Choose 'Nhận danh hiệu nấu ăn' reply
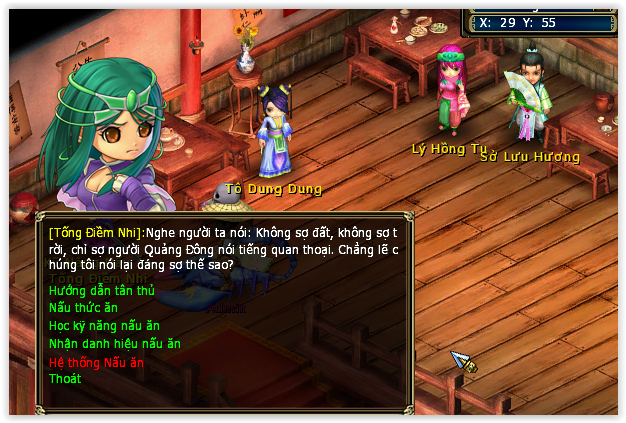The width and height of the screenshot is (626, 423). click(114, 344)
